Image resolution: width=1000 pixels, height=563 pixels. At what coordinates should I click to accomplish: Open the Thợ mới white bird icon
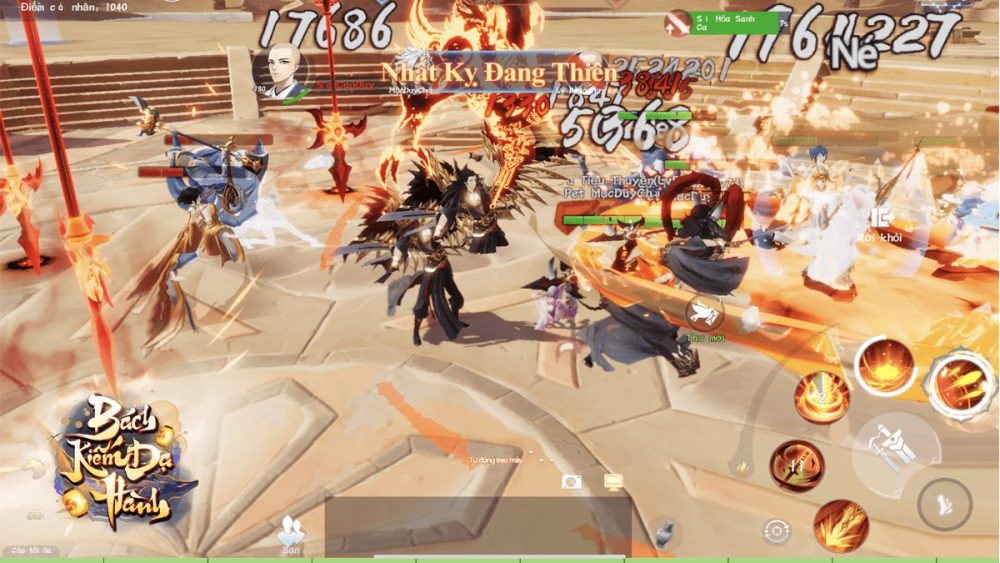tap(703, 313)
